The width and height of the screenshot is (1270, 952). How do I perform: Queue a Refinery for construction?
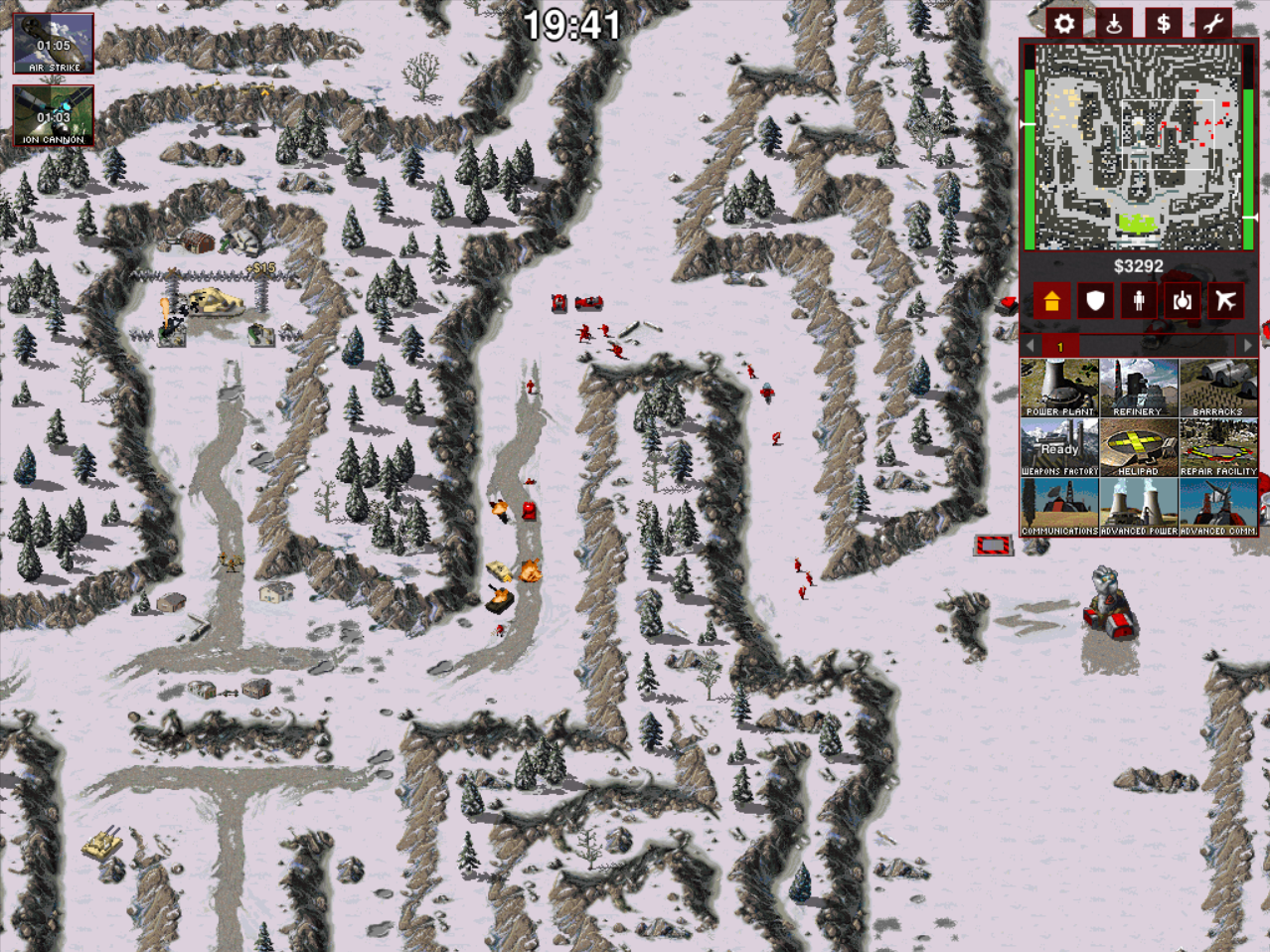[x=1138, y=388]
